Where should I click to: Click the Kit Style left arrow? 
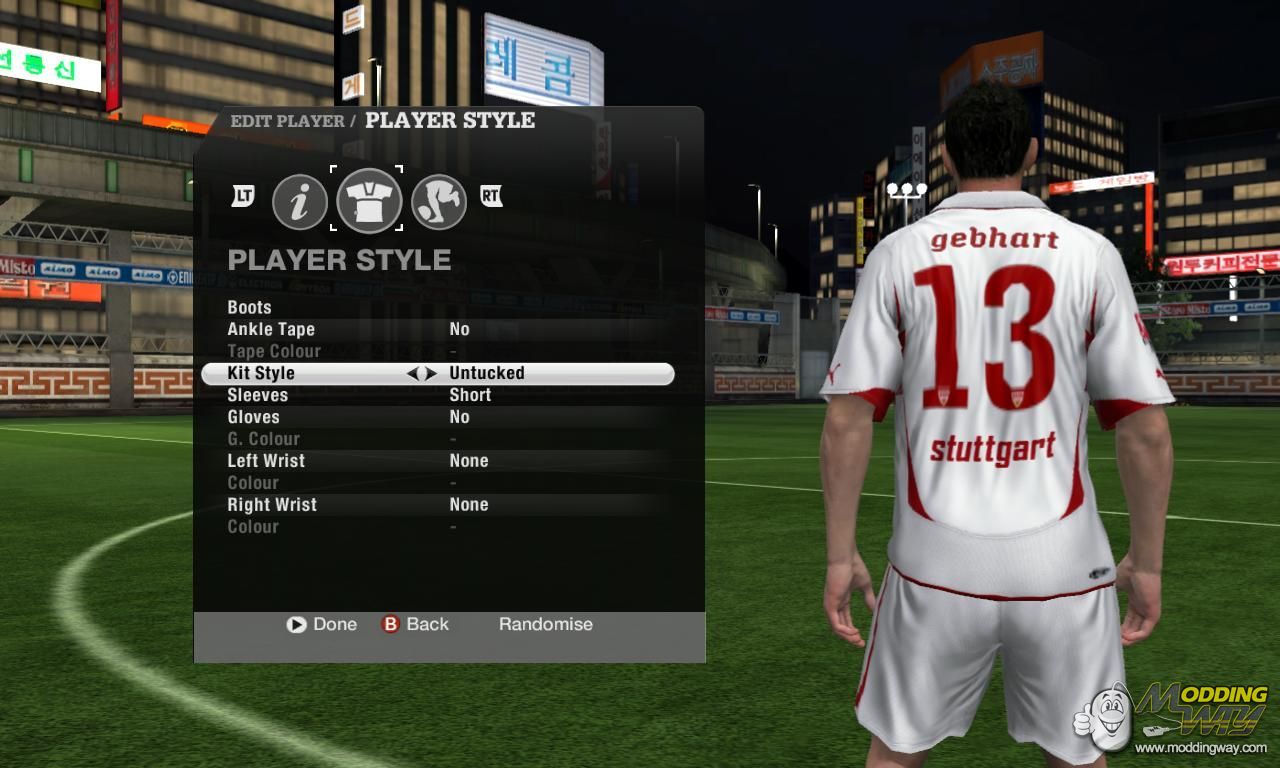[x=412, y=373]
